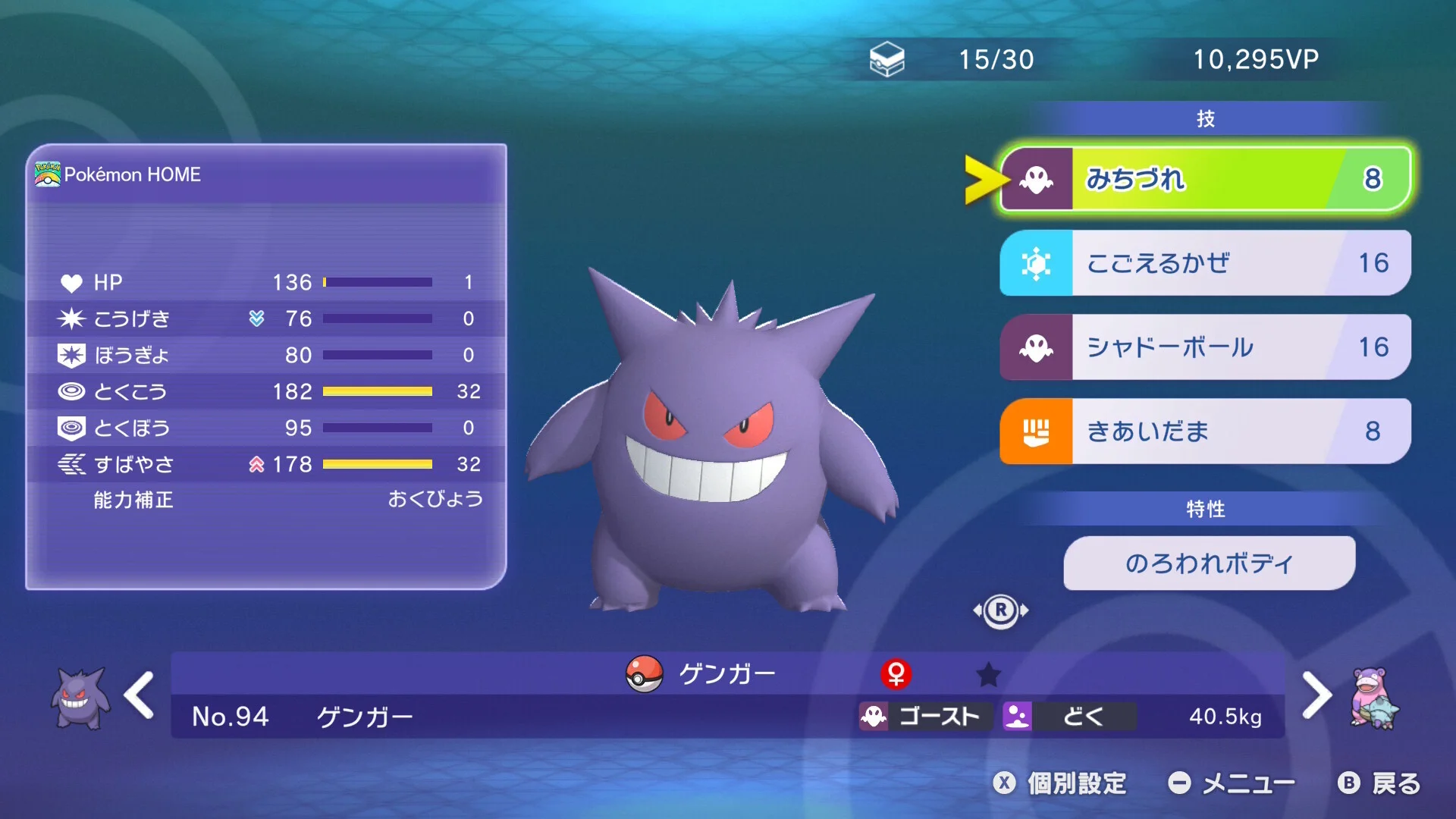
Task: Select the Gengar thumbnail at bottom left
Action: [x=80, y=698]
